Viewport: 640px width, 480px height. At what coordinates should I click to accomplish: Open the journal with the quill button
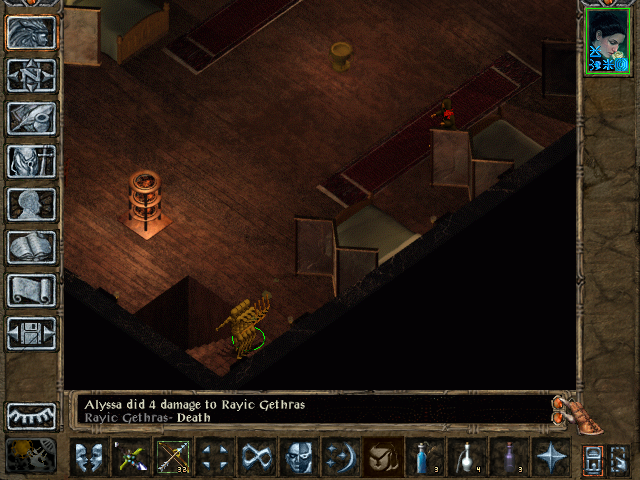coord(31,117)
